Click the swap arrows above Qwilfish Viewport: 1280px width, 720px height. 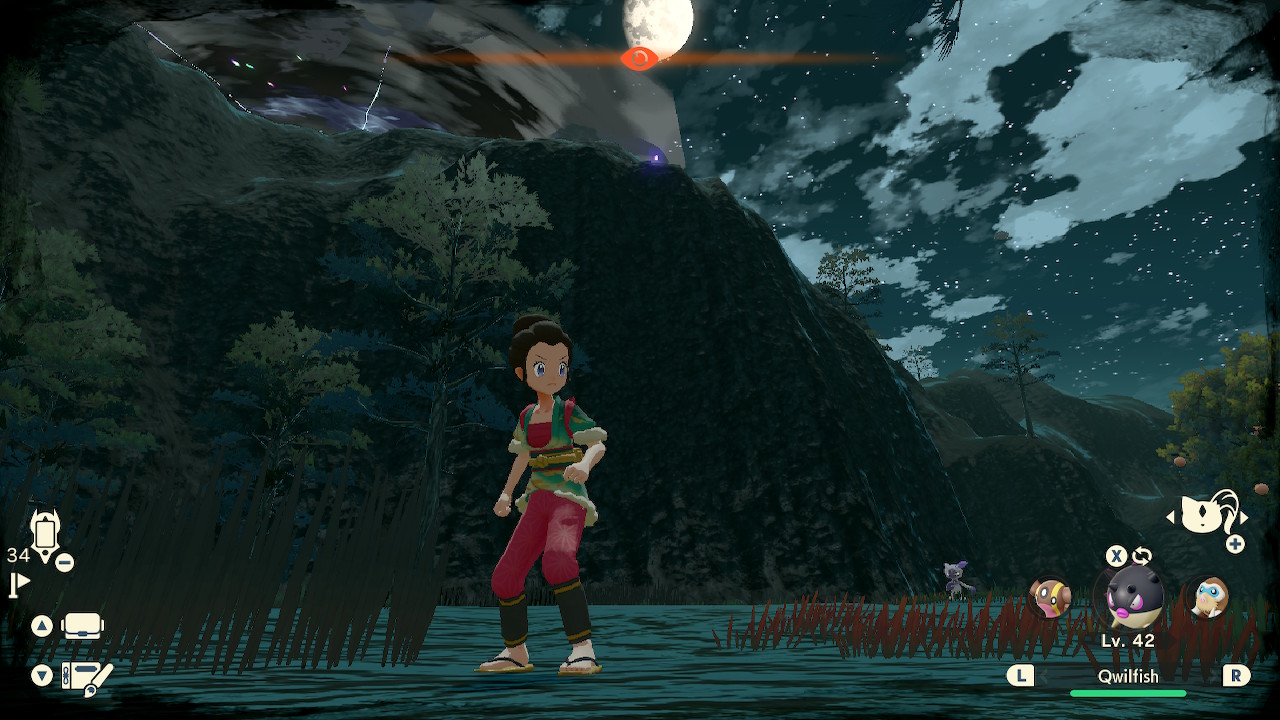coord(1142,556)
